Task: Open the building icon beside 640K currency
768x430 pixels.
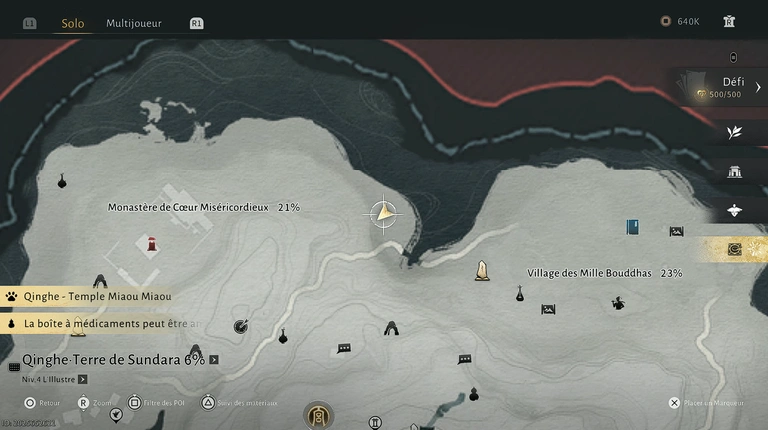Action: point(729,21)
